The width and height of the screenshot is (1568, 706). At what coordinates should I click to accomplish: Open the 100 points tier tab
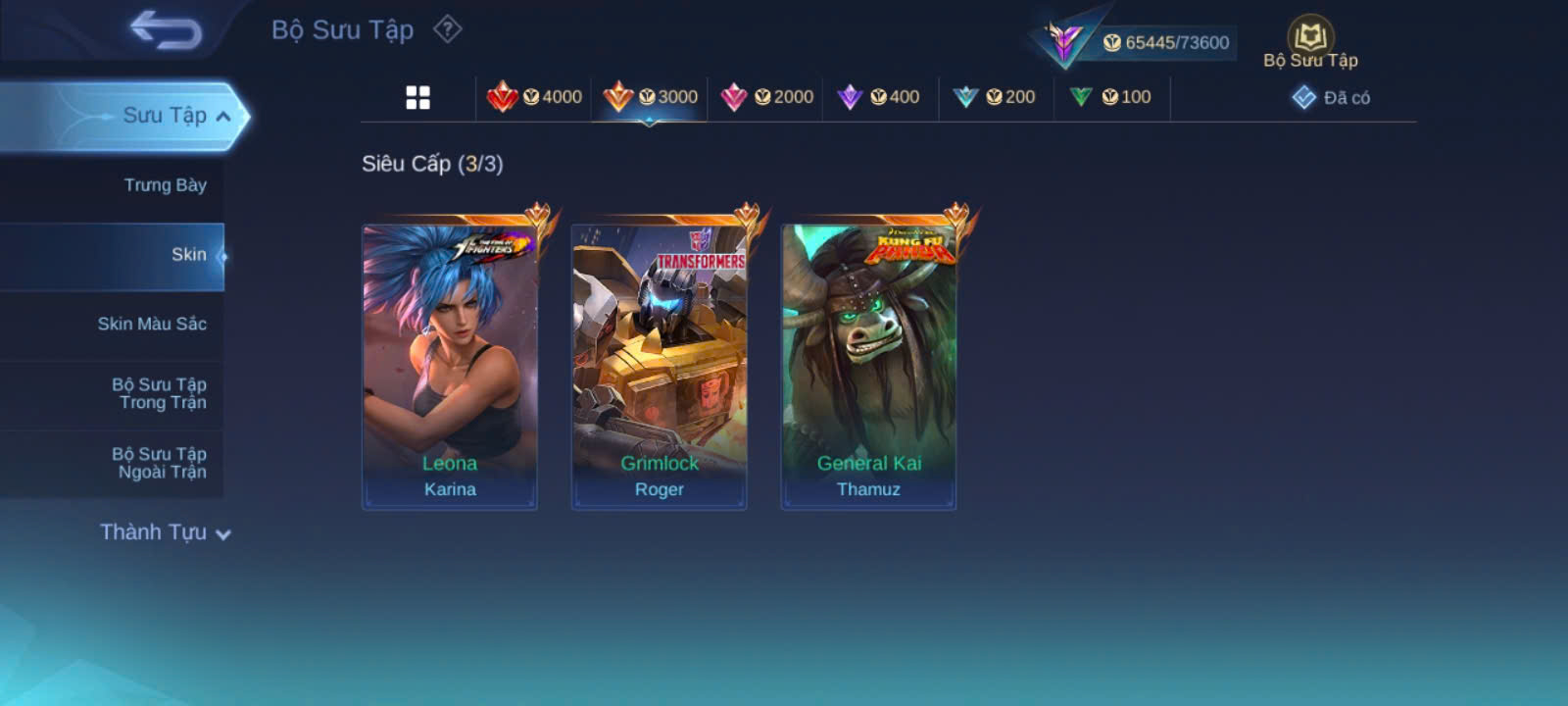click(1110, 97)
